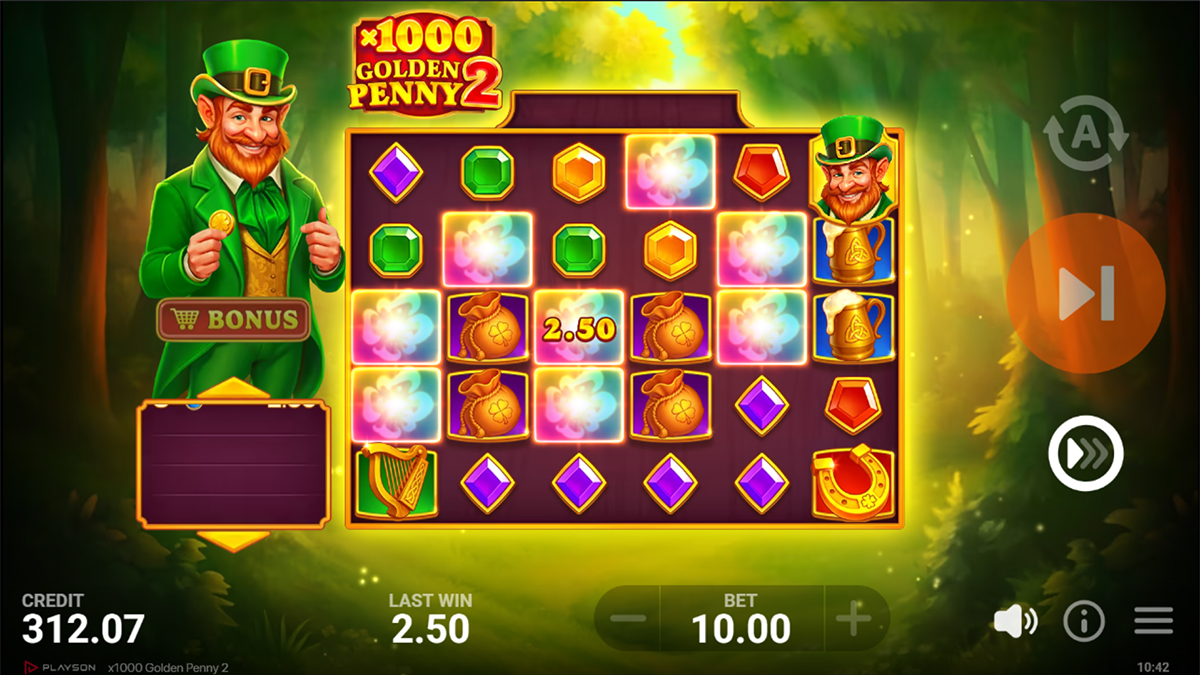
Task: Enable autoplay with the circular arrows icon
Action: pos(1086,135)
